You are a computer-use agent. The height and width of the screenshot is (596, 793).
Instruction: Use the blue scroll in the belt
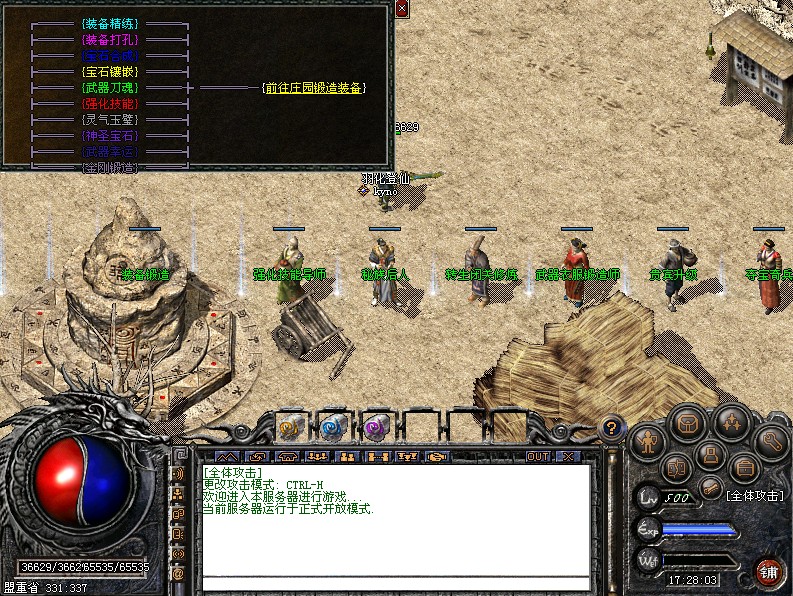[x=332, y=427]
